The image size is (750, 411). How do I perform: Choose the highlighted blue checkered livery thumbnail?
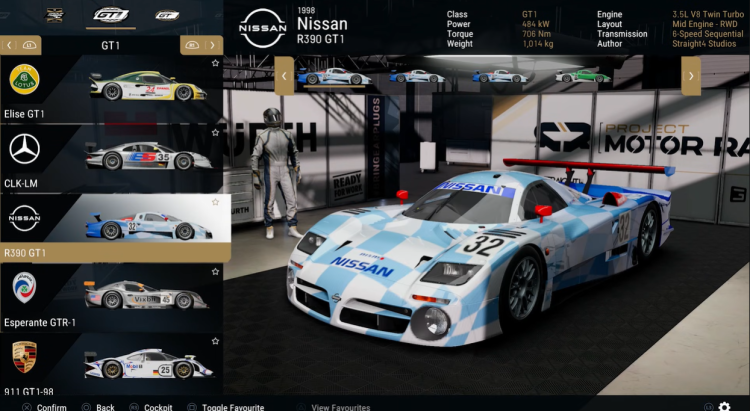tap(334, 76)
